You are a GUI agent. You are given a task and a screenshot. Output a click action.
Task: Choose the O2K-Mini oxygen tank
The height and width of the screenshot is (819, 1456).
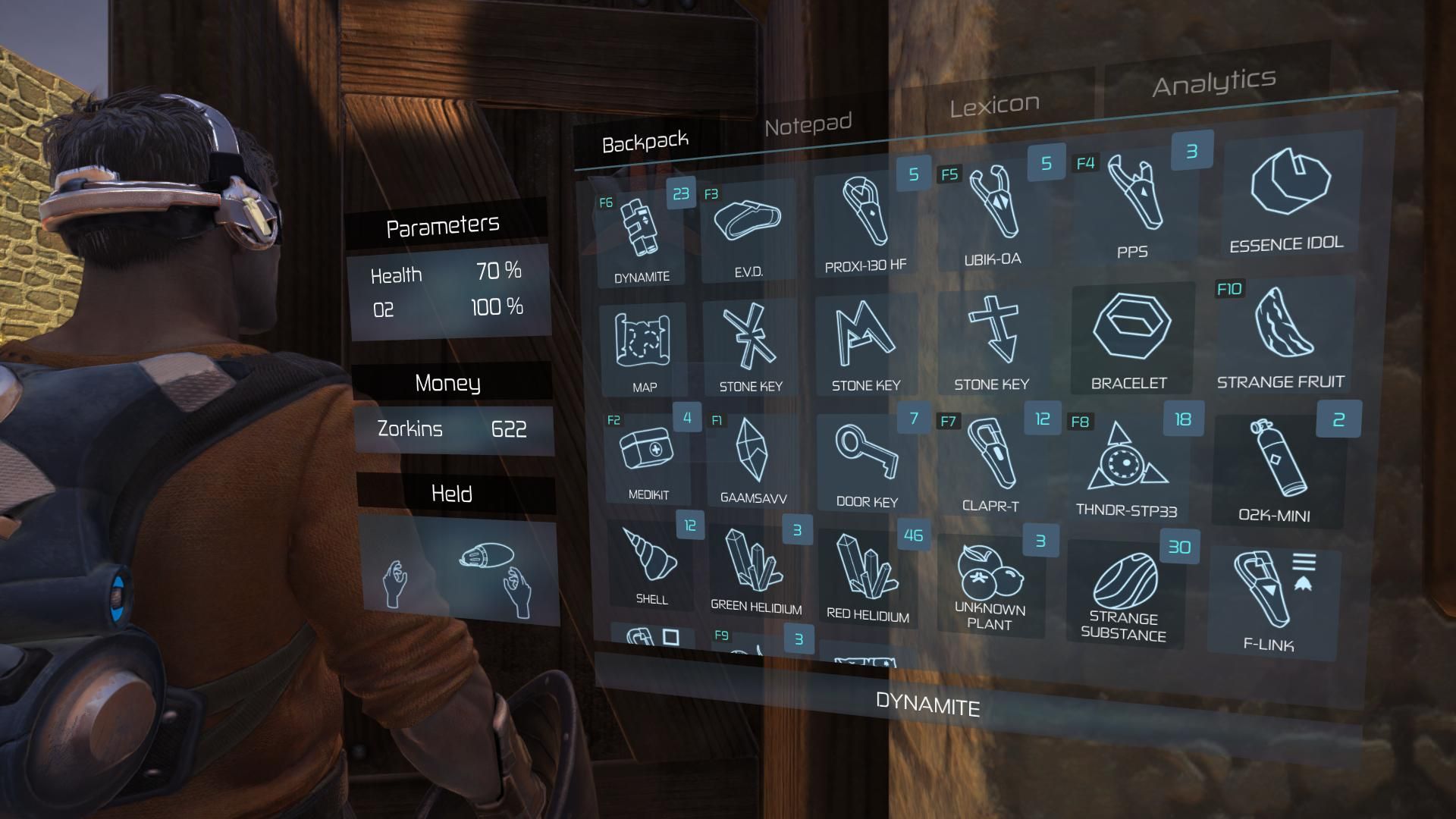coord(1277,466)
